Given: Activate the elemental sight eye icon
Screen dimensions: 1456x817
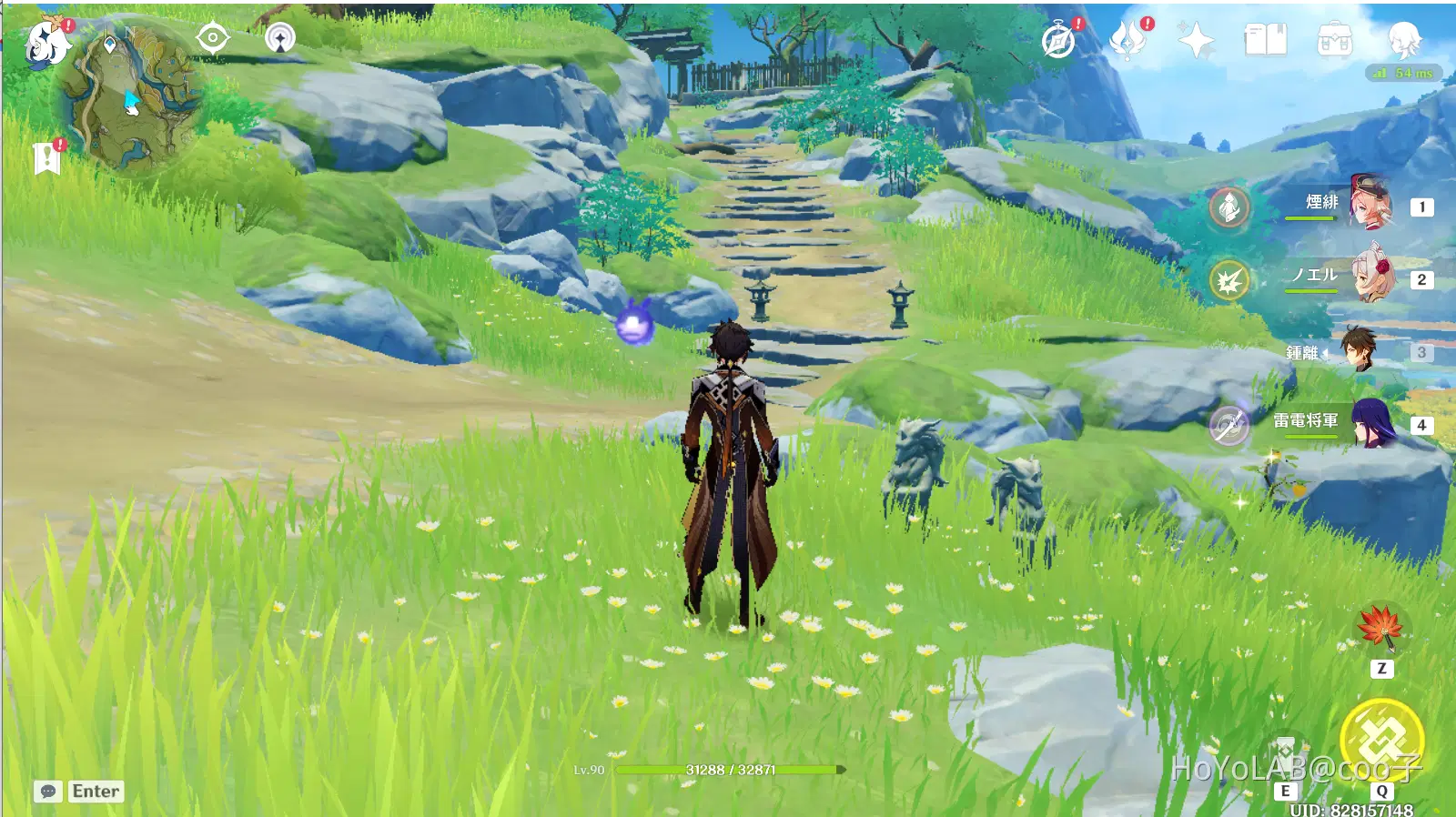Looking at the screenshot, I should (212, 38).
